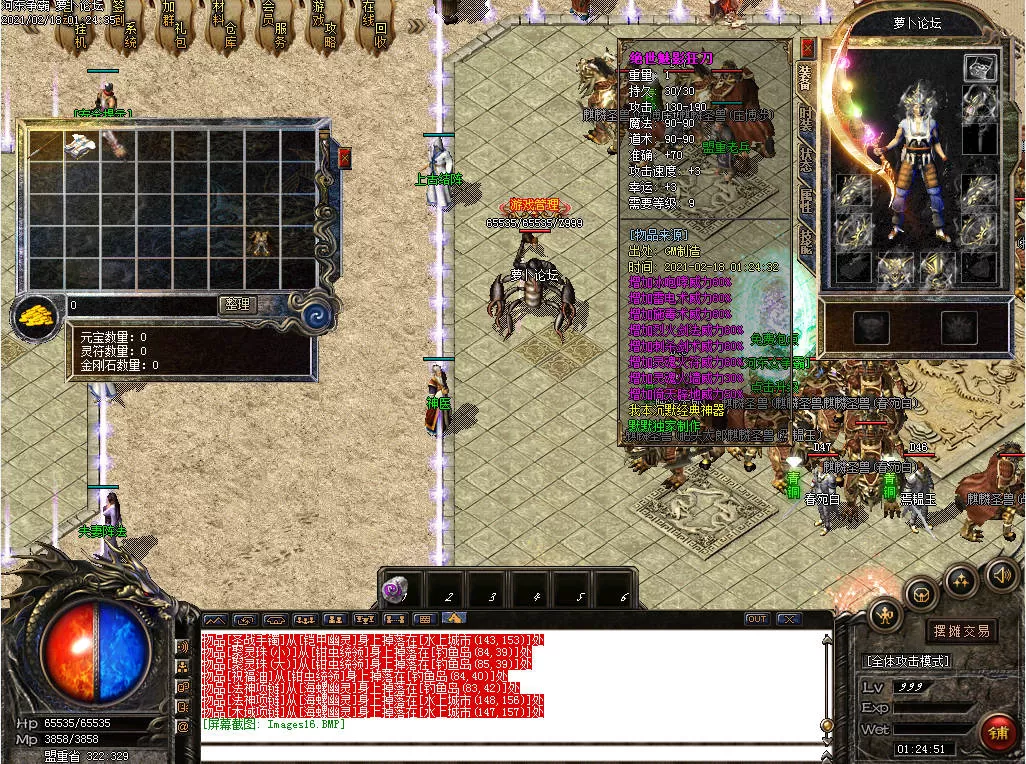Select the purple item in hotbar slot 1
Image resolution: width=1026 pixels, height=764 pixels.
(392, 592)
